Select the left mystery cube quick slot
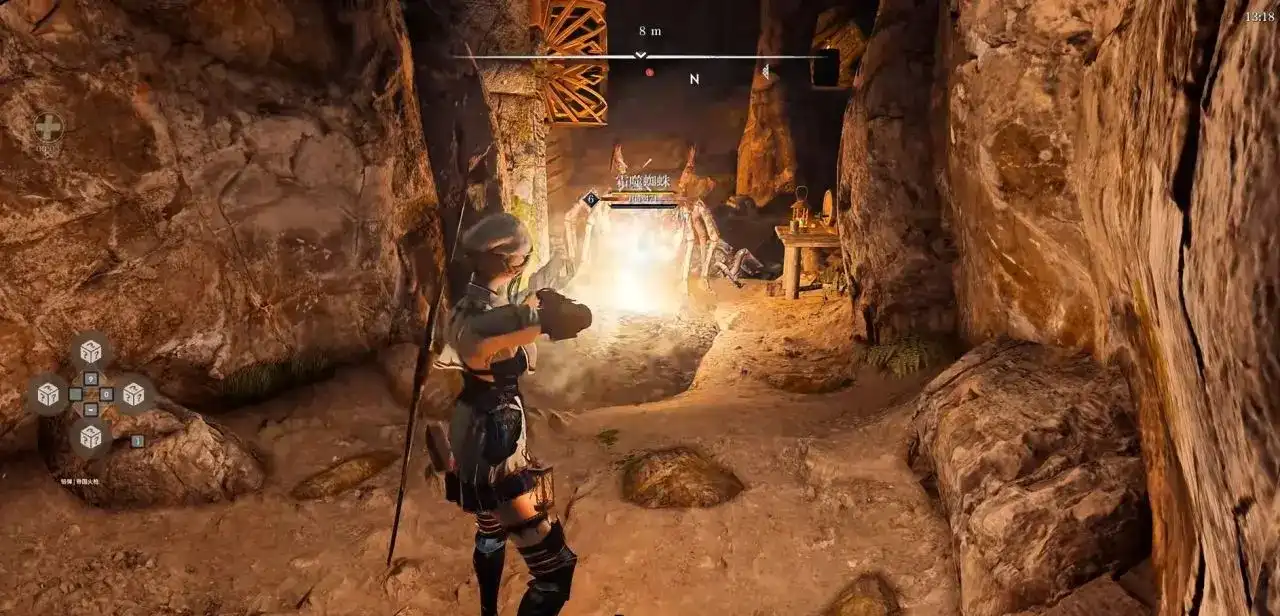This screenshot has height=616, width=1280. pyautogui.click(x=47, y=394)
